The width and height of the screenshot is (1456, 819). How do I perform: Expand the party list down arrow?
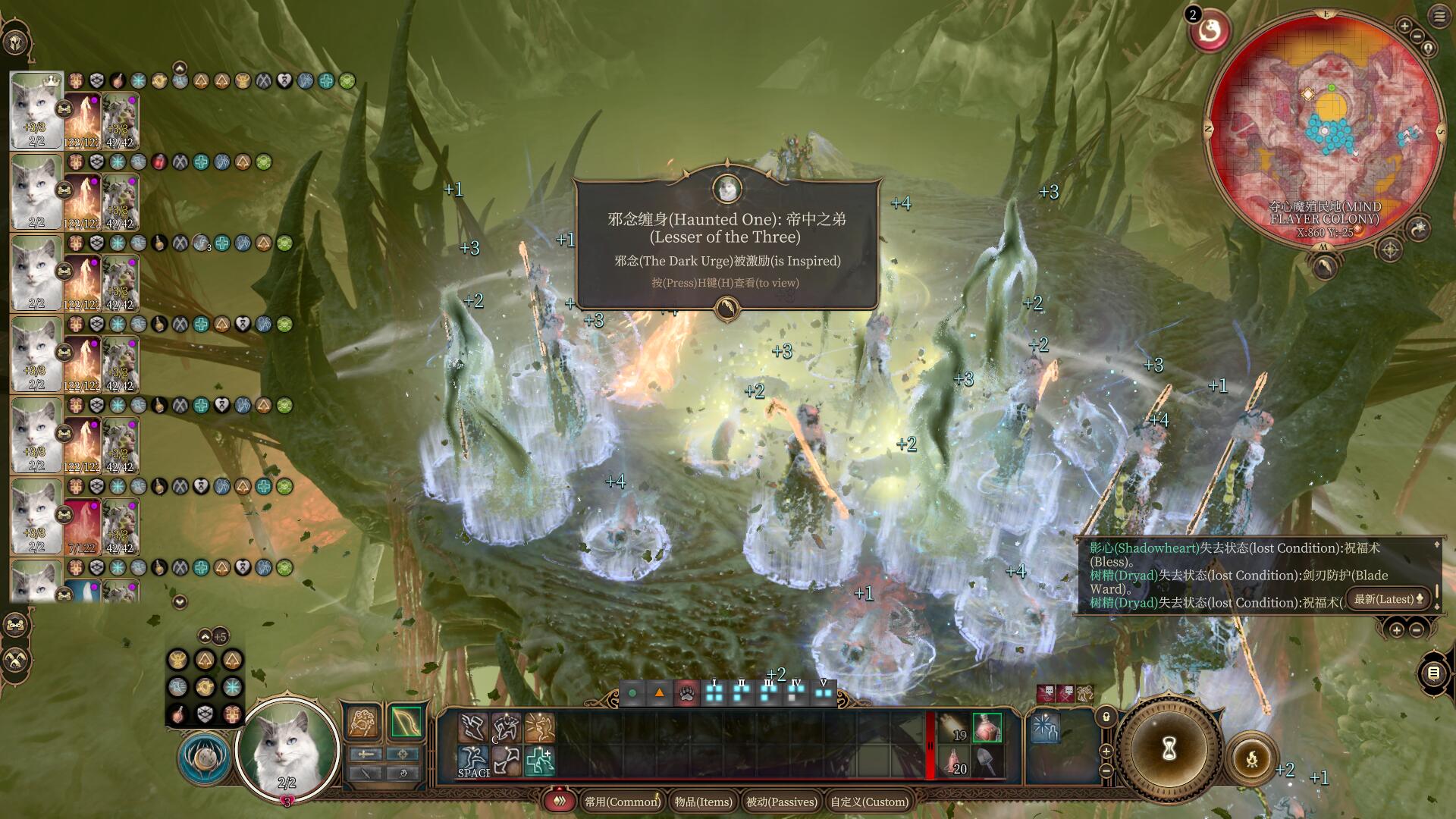tap(180, 602)
